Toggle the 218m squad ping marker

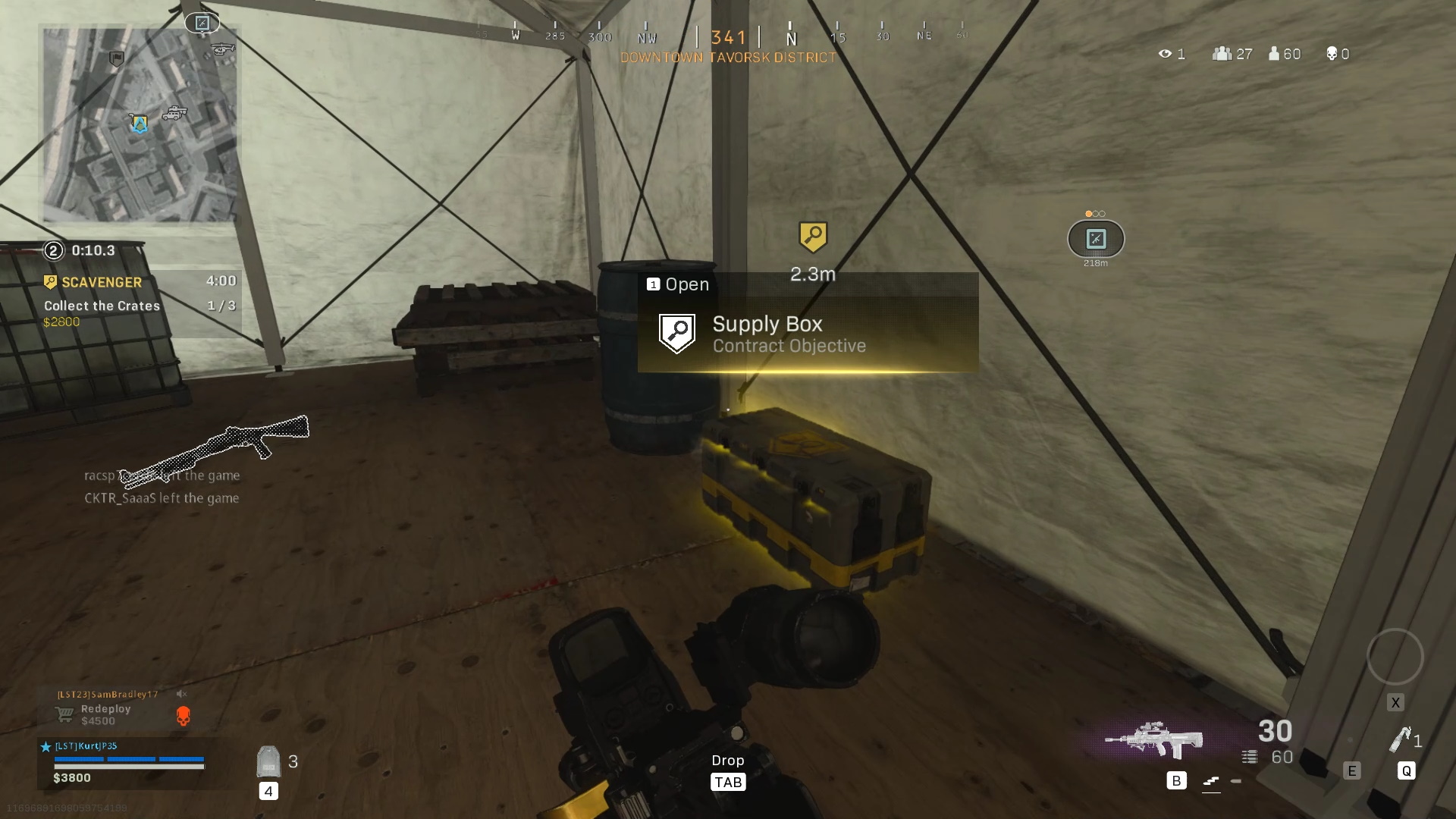coord(1094,240)
